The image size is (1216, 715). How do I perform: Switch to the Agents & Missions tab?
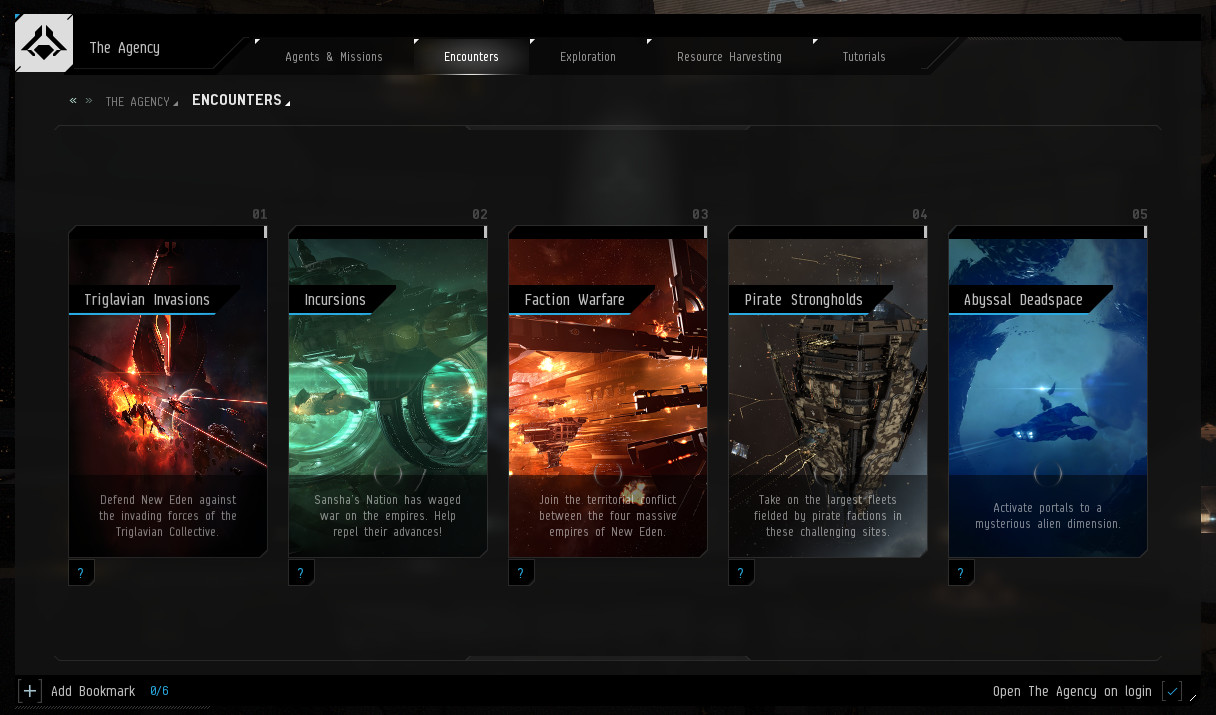pyautogui.click(x=334, y=57)
